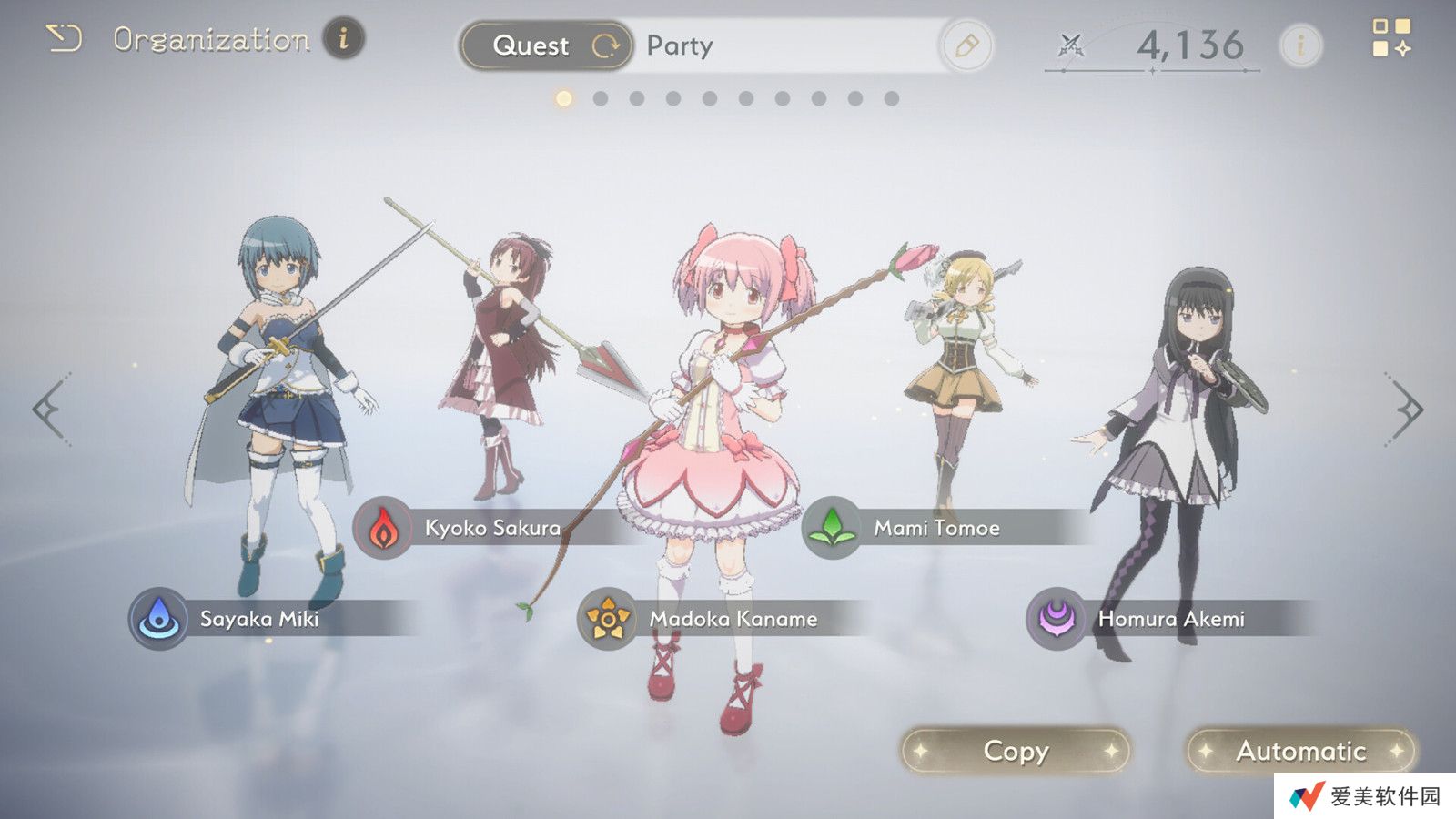Switch to next party with right arrow
1456x819 pixels.
pos(1407,409)
